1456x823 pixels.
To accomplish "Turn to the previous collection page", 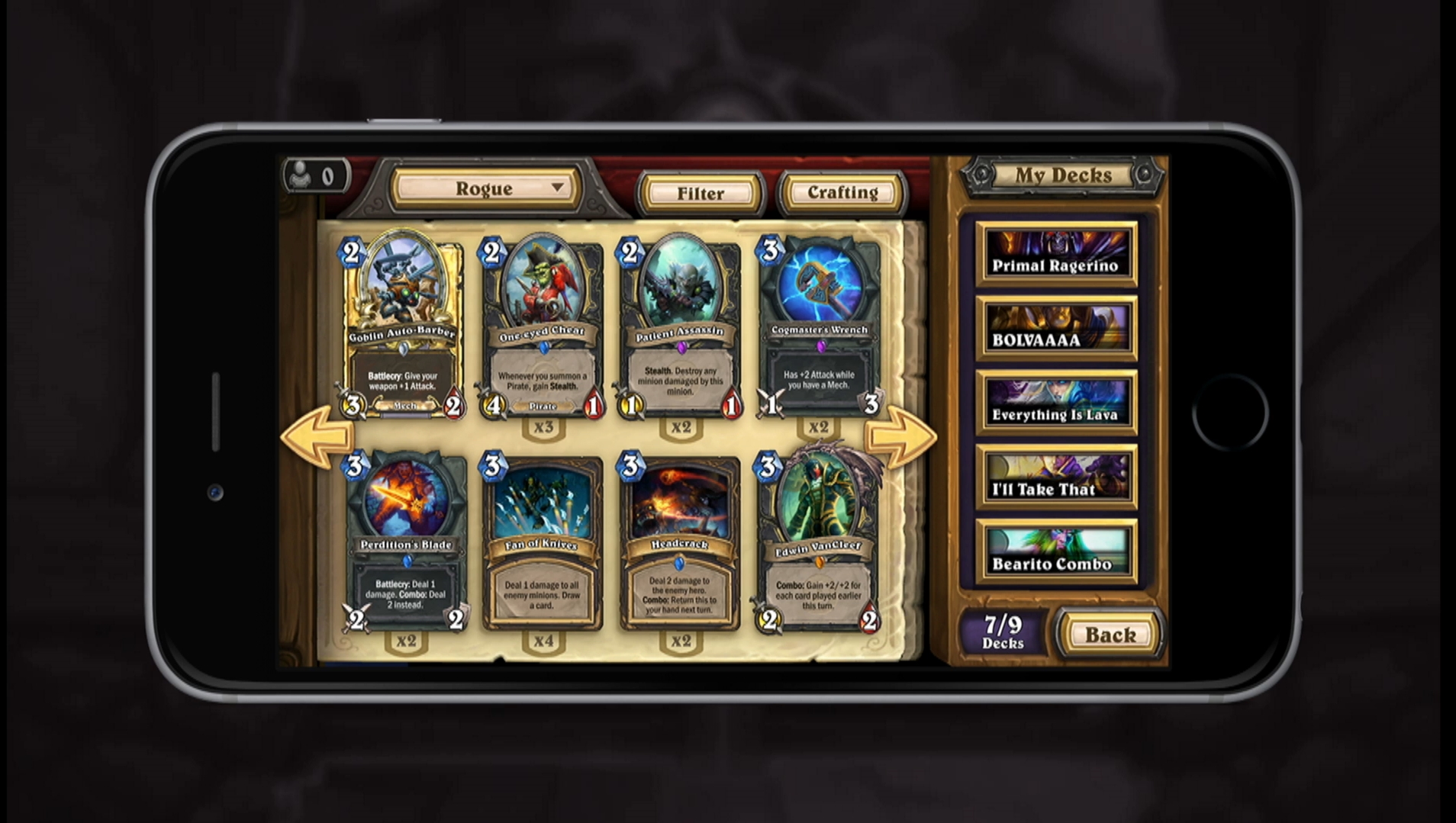I will point(316,435).
